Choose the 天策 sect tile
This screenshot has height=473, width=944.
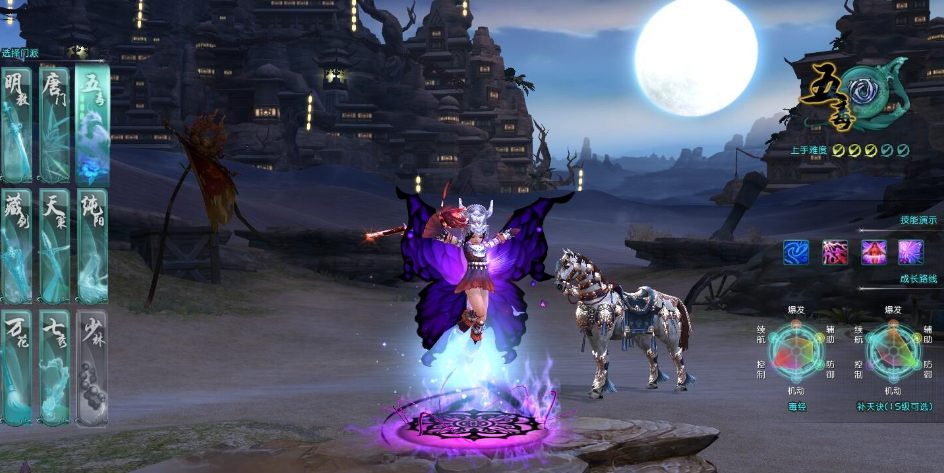[54, 246]
